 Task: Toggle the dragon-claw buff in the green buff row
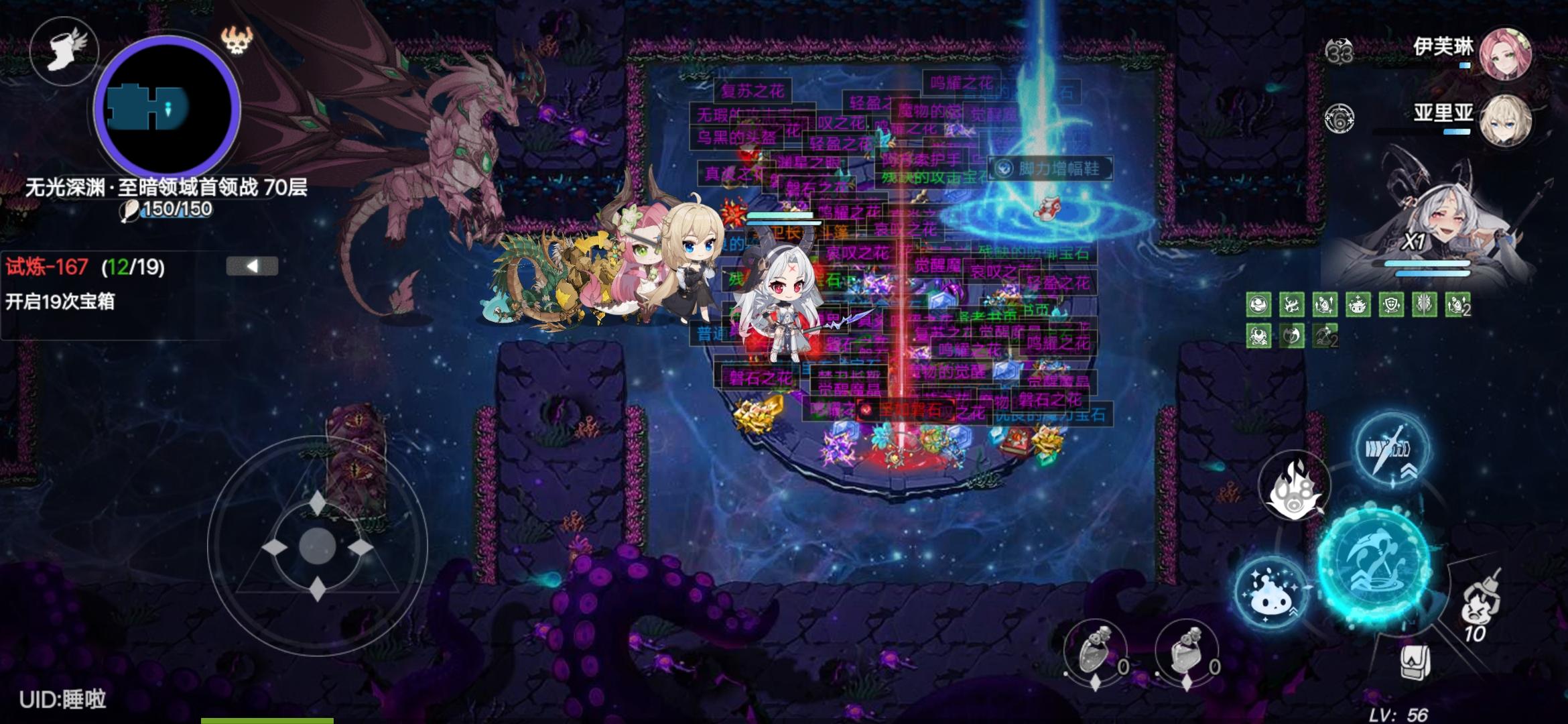tap(1292, 306)
